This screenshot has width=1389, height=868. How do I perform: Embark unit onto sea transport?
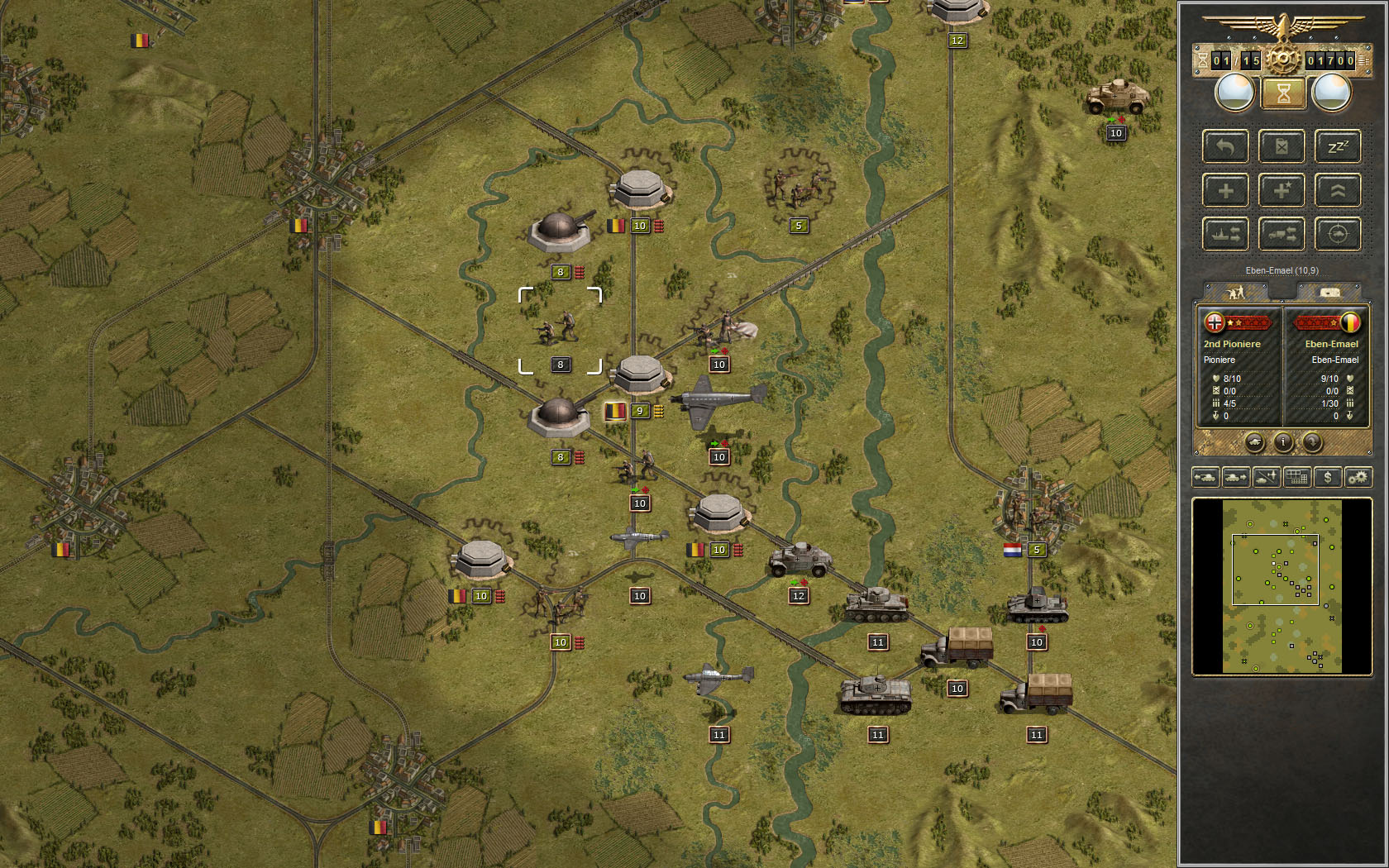(x=1225, y=234)
